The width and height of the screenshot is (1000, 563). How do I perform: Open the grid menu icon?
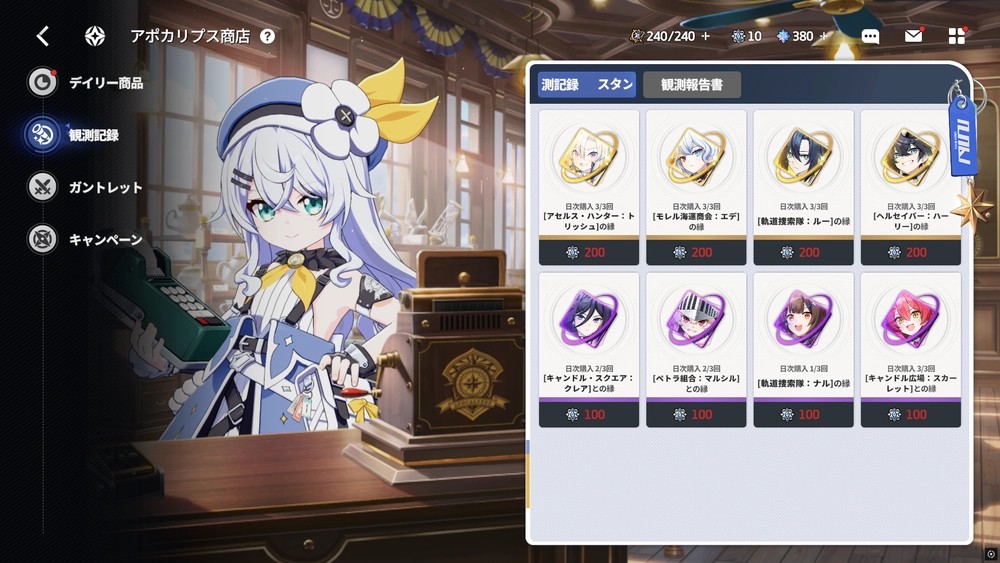point(957,37)
